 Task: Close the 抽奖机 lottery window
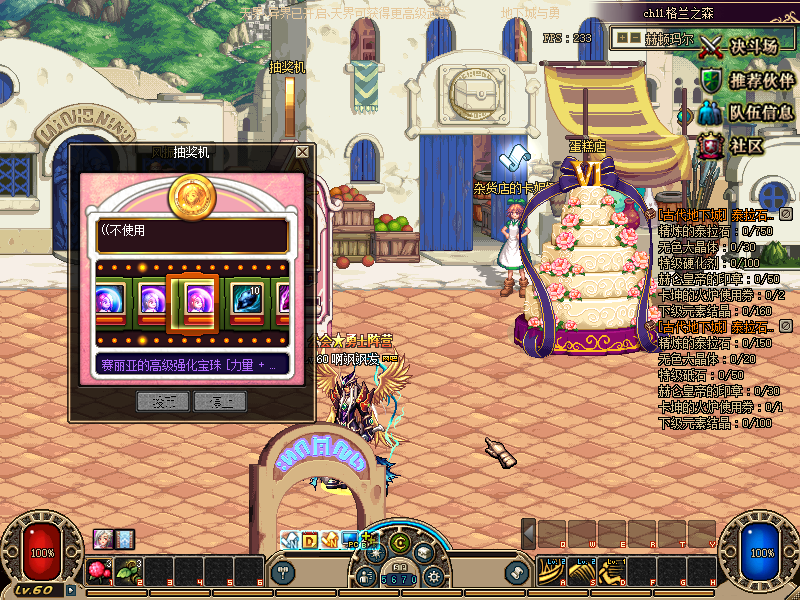coord(302,152)
